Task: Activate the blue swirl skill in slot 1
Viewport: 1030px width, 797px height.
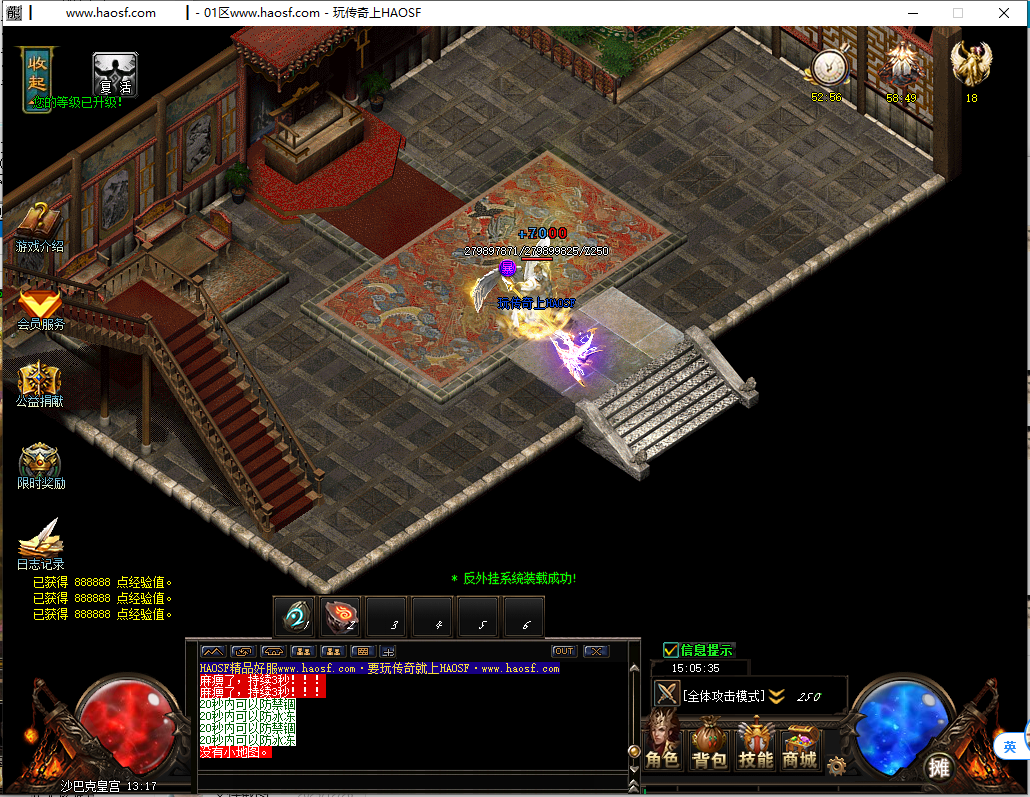Action: click(296, 617)
